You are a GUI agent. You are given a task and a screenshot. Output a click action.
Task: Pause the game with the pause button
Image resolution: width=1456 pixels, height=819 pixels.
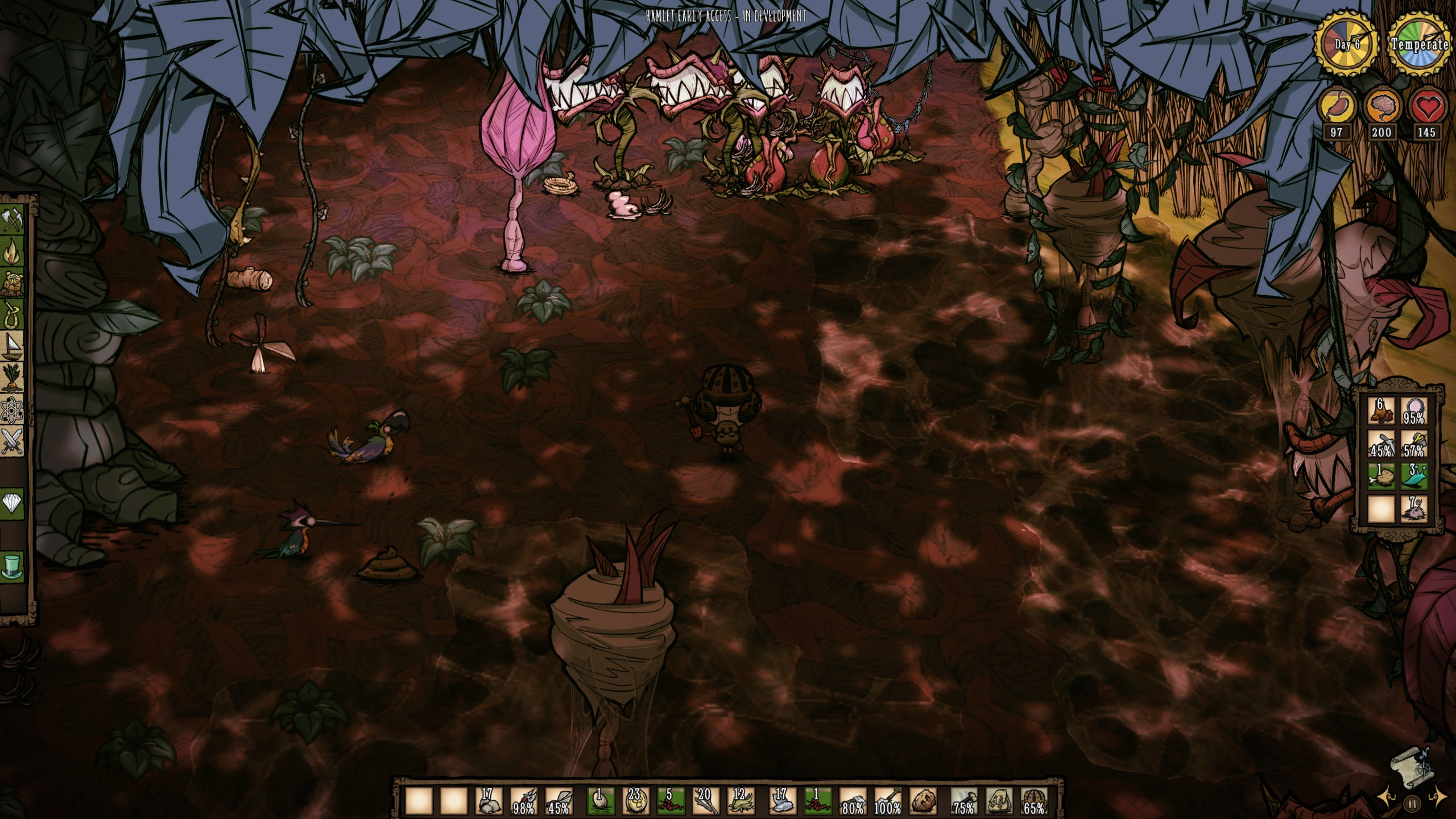[x=1412, y=804]
